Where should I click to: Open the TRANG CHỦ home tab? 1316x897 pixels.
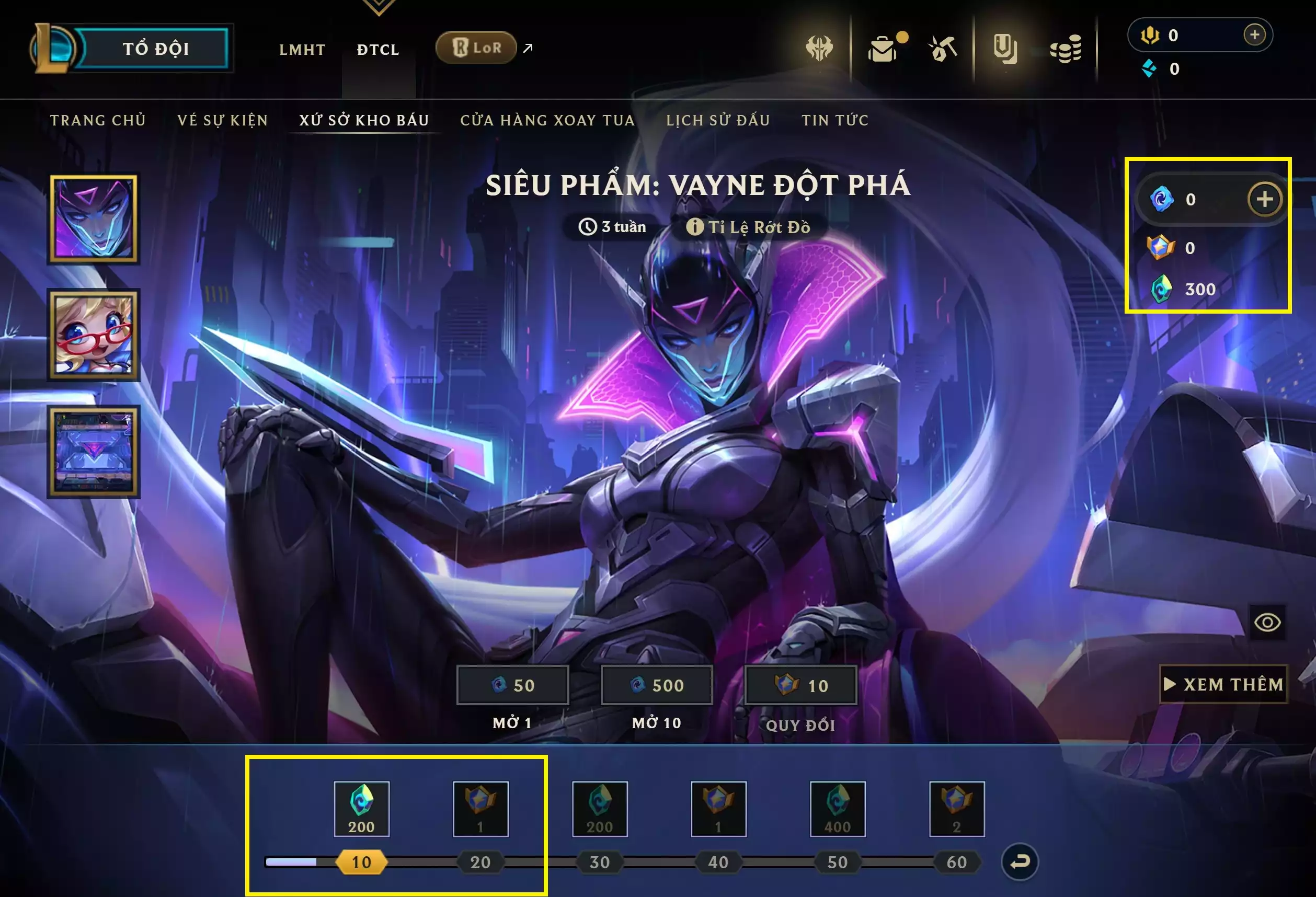coord(98,120)
